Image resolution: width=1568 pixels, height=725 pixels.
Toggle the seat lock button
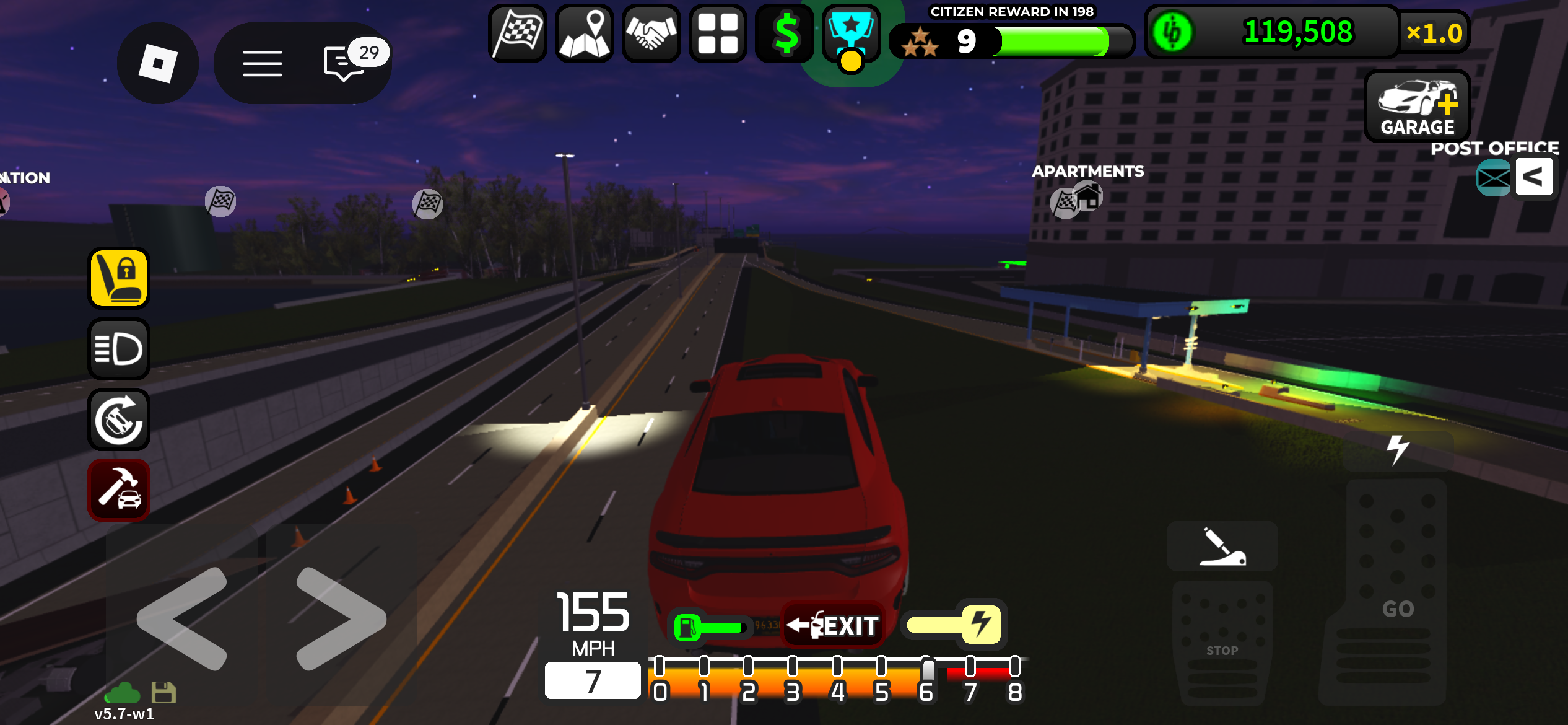click(119, 278)
